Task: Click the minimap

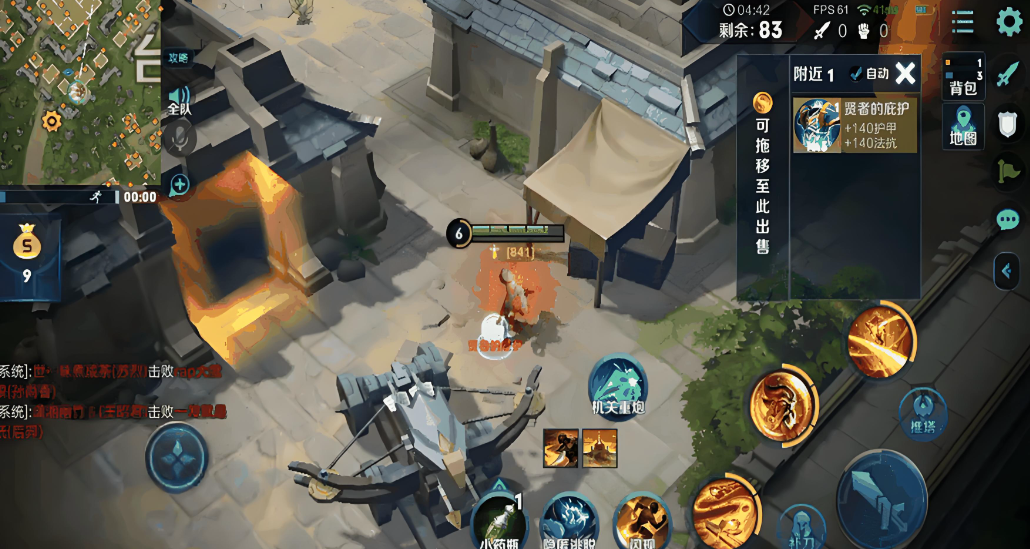Action: [80, 90]
